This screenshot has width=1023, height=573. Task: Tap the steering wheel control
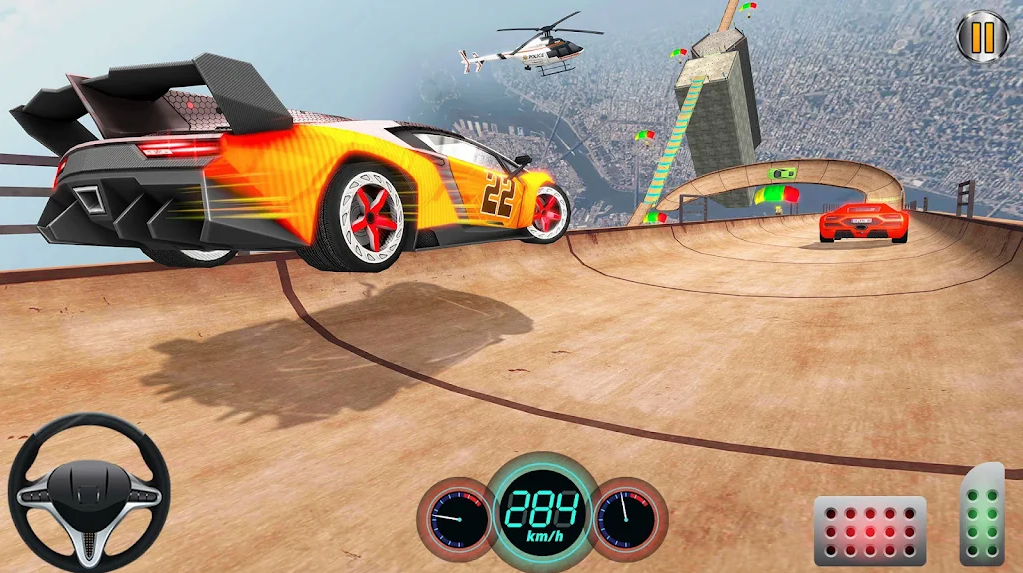[x=89, y=492]
